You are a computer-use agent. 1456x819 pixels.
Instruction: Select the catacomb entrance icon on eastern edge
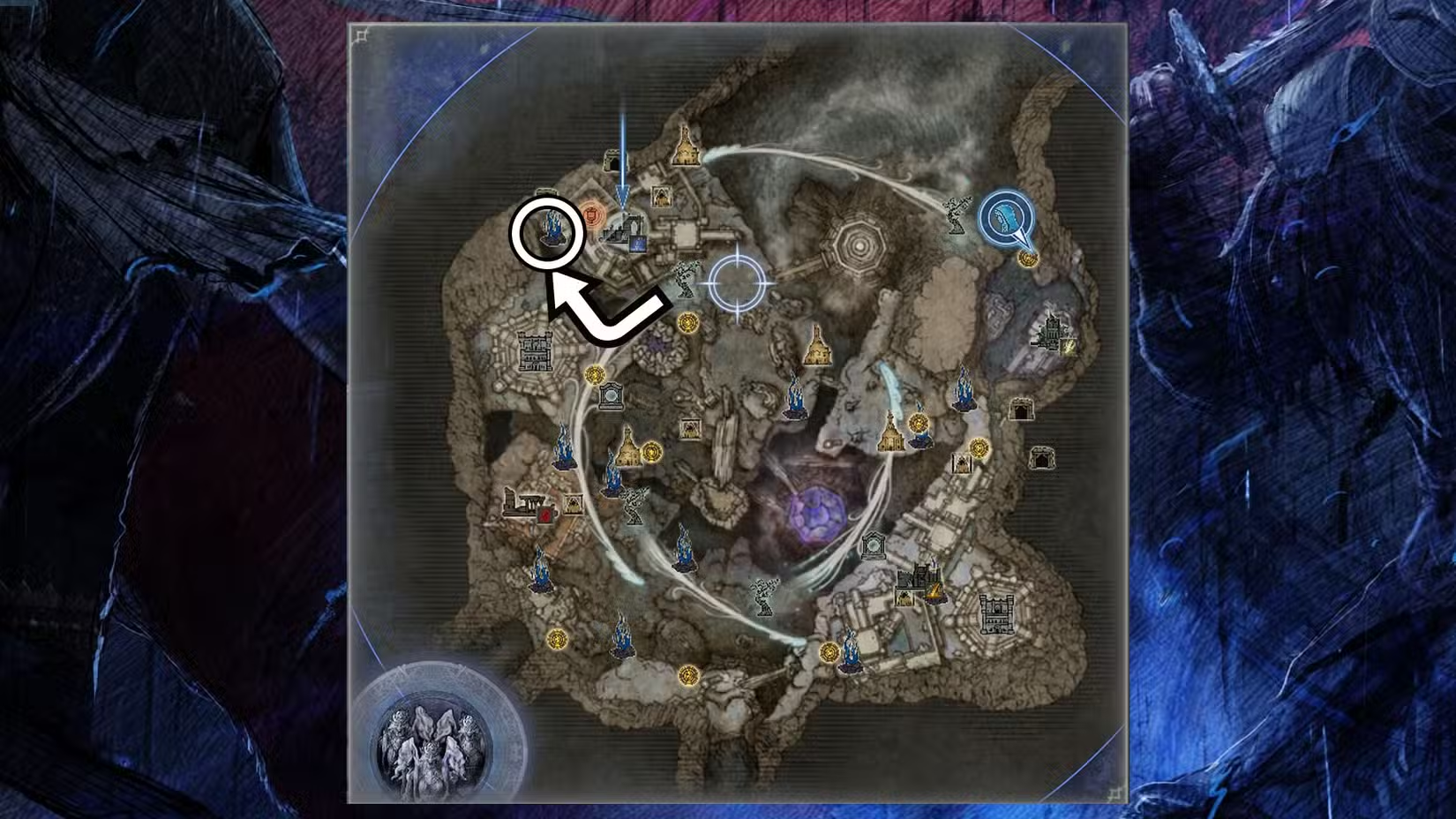tap(1044, 459)
